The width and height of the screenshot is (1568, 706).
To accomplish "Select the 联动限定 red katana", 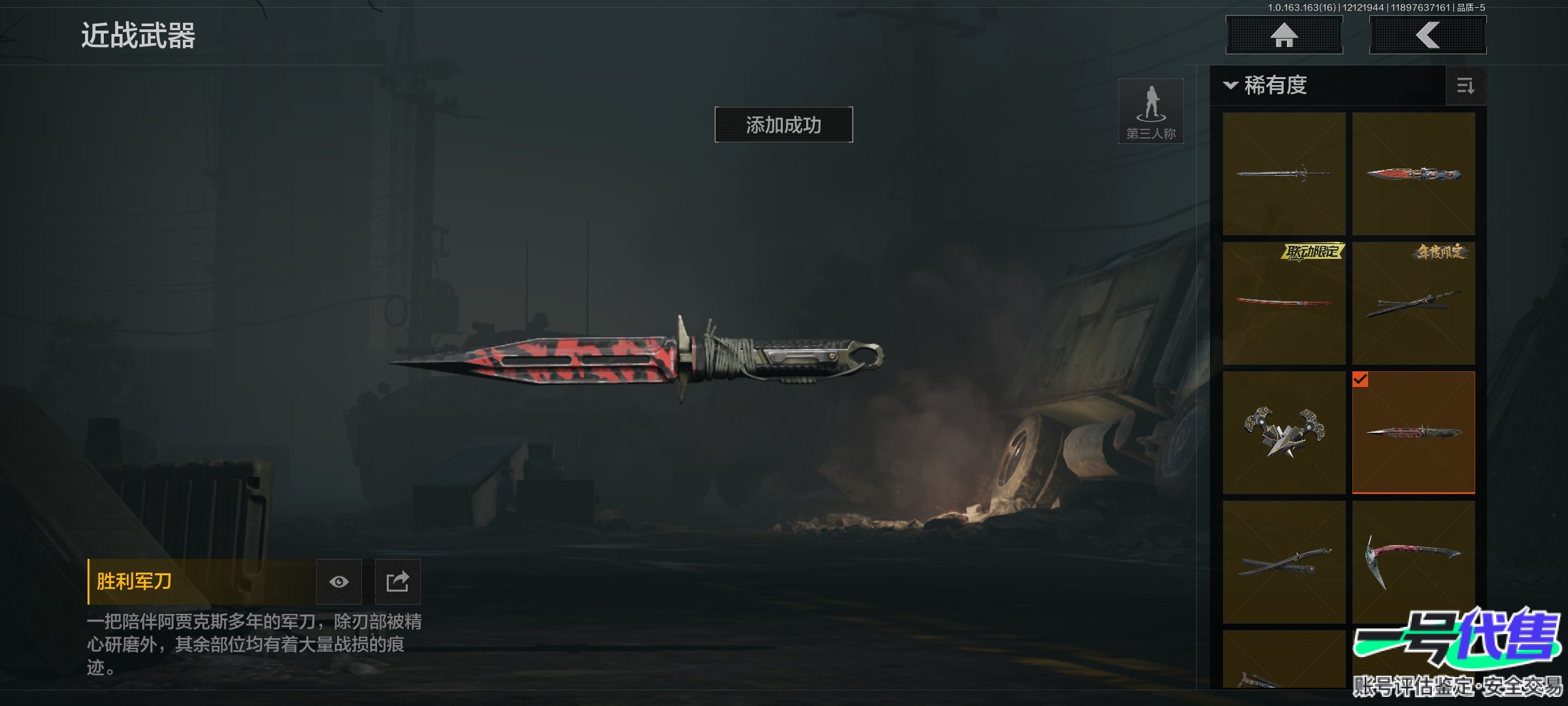I will pos(1284,303).
